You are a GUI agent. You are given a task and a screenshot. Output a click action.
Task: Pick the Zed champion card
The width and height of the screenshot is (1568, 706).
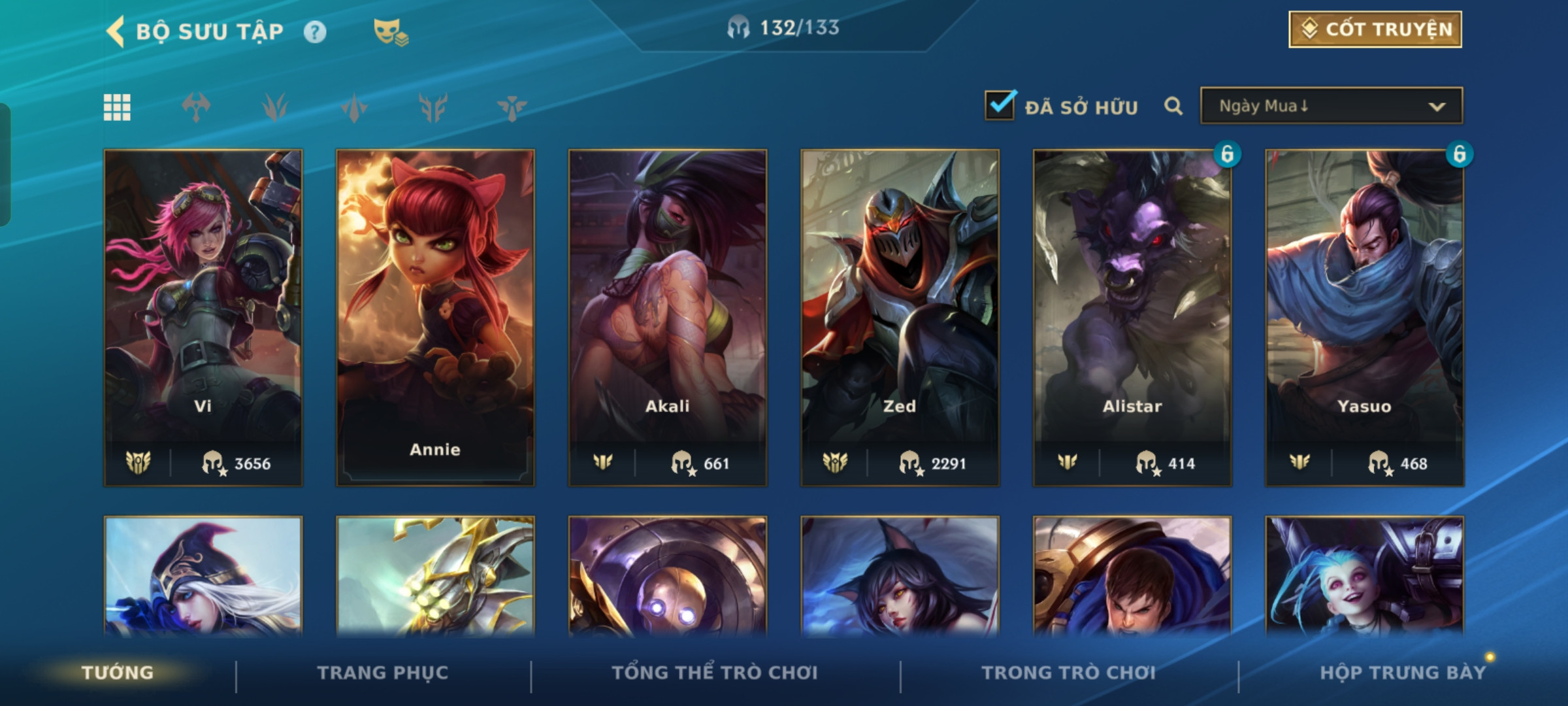(x=900, y=317)
